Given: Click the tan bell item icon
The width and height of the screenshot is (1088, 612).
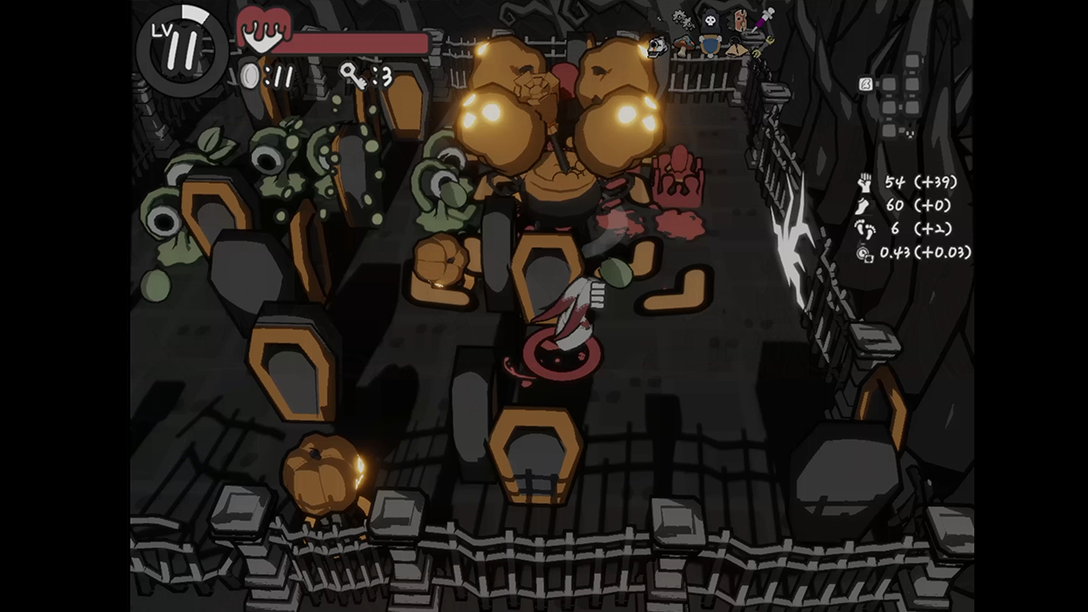Looking at the screenshot, I should coord(737,49).
